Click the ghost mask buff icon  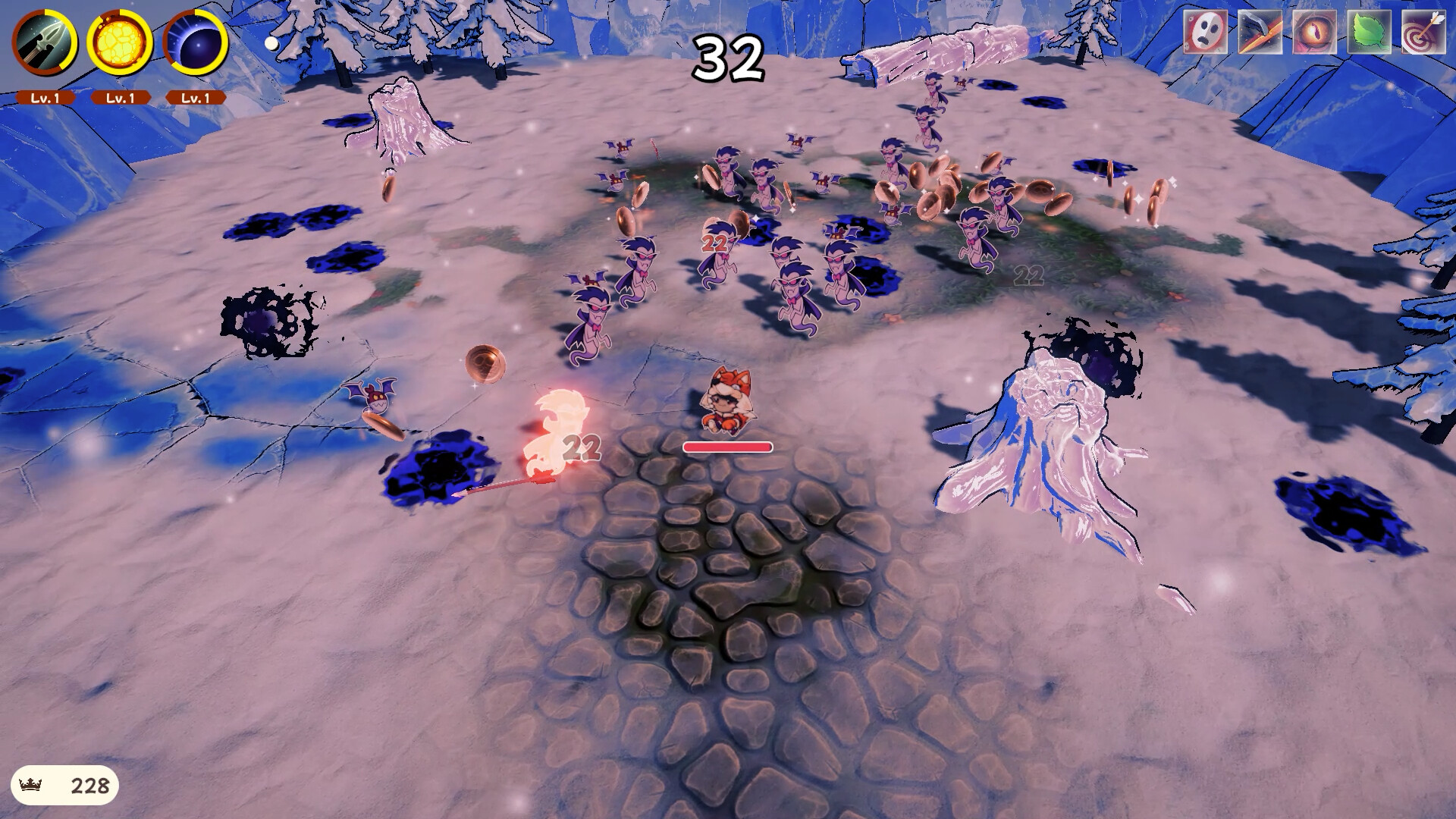pos(1203,32)
